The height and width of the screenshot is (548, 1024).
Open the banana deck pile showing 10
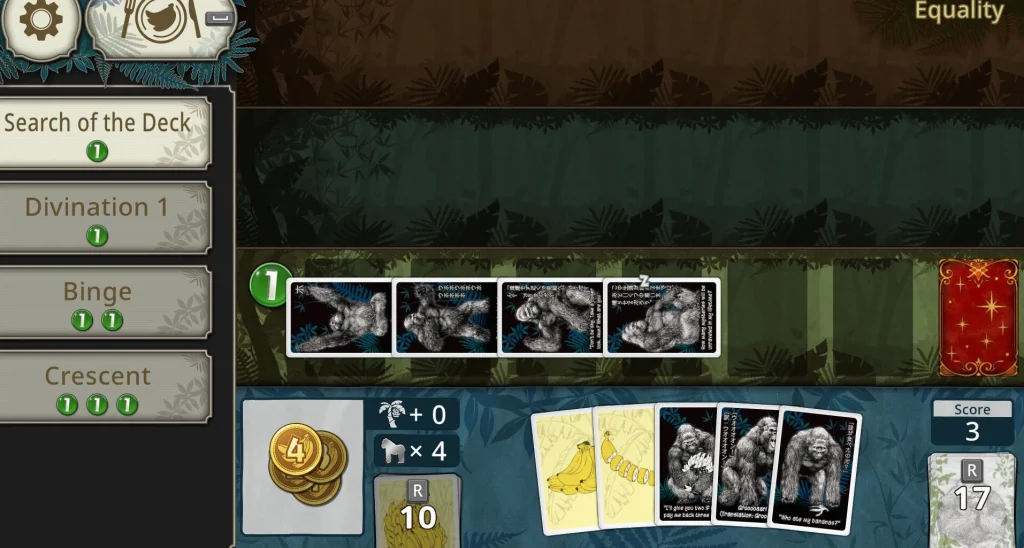coord(417,510)
